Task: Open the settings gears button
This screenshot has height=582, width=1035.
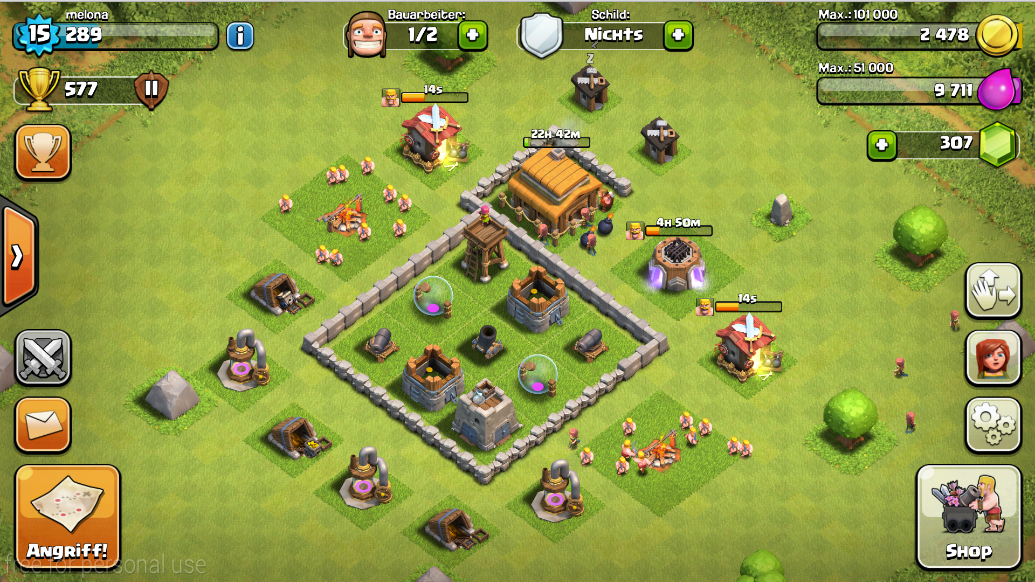Action: tap(993, 425)
